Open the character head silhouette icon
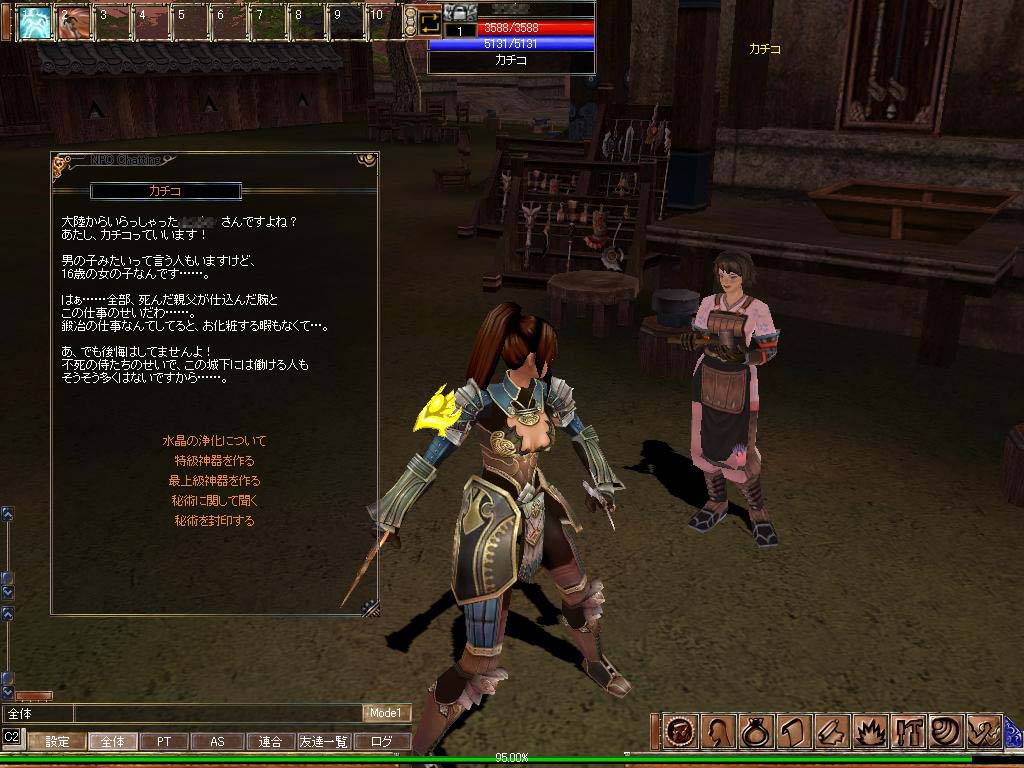 [718, 732]
